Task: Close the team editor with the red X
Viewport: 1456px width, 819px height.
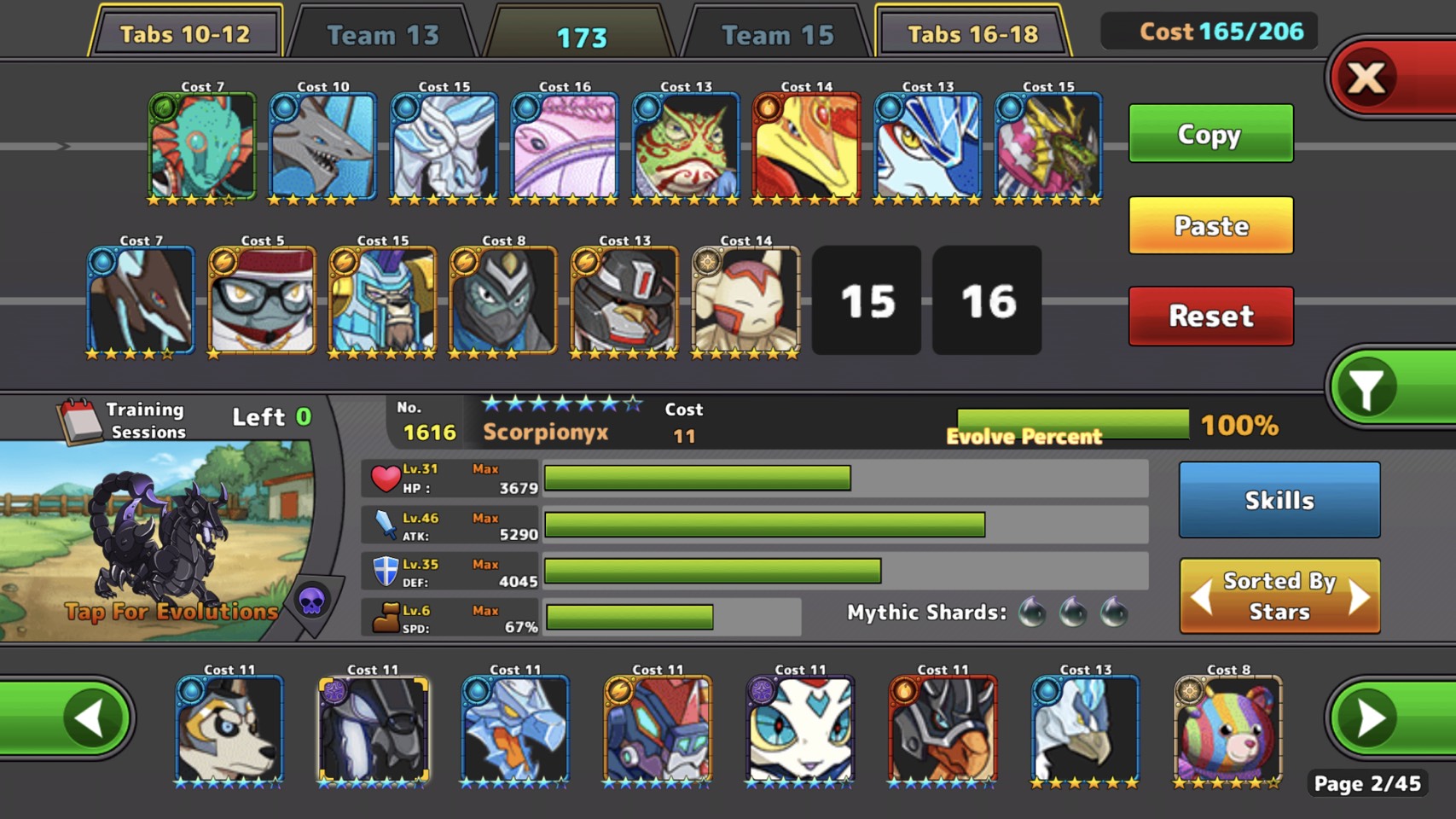Action: [x=1367, y=78]
